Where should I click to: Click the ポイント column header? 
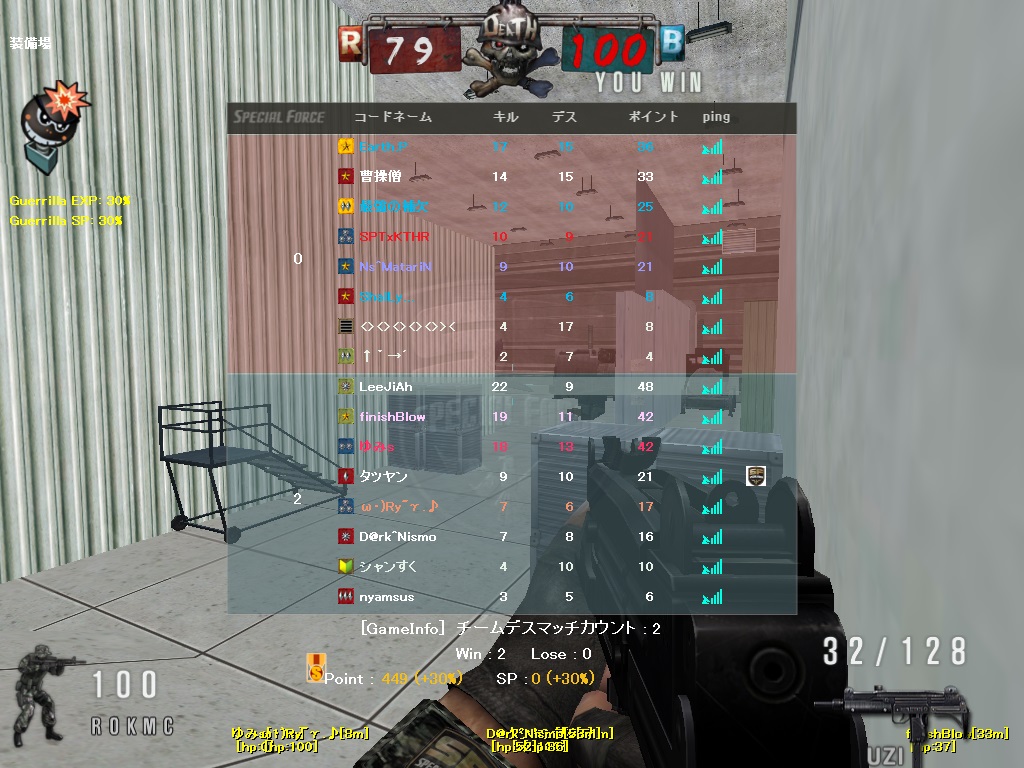coord(653,117)
